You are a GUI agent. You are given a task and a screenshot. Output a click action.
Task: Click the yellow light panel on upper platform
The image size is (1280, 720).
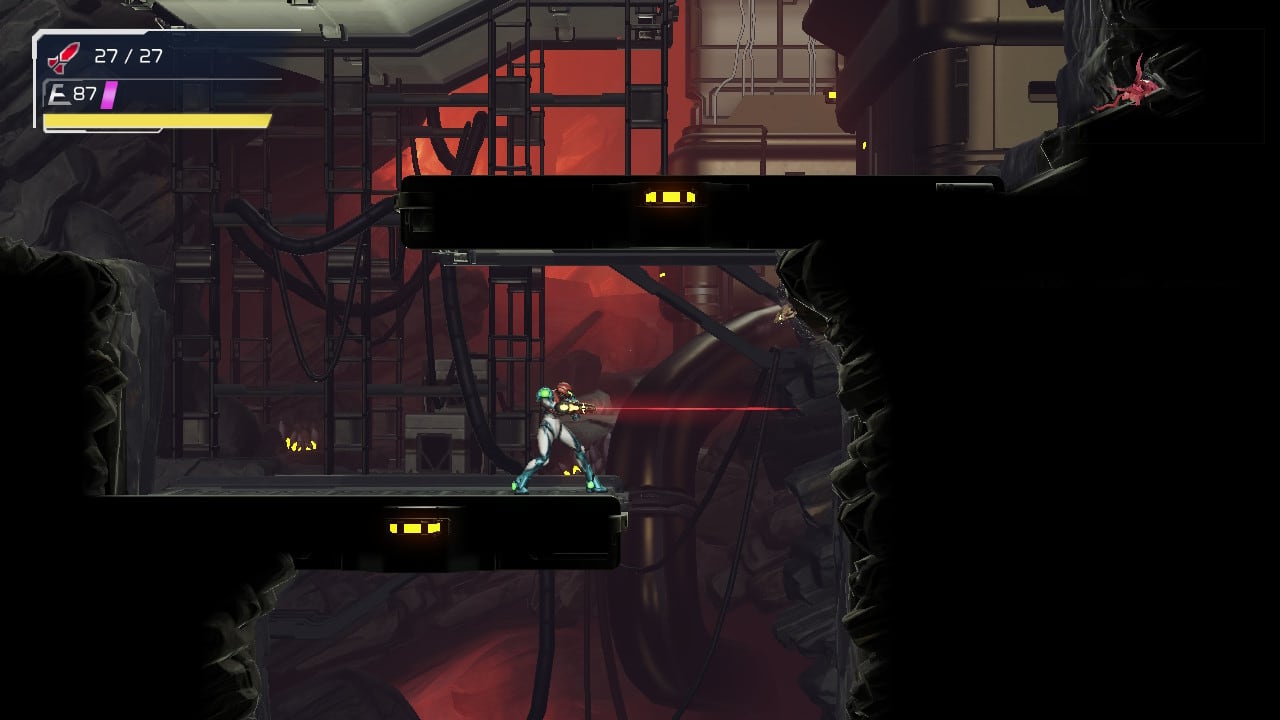coord(668,196)
